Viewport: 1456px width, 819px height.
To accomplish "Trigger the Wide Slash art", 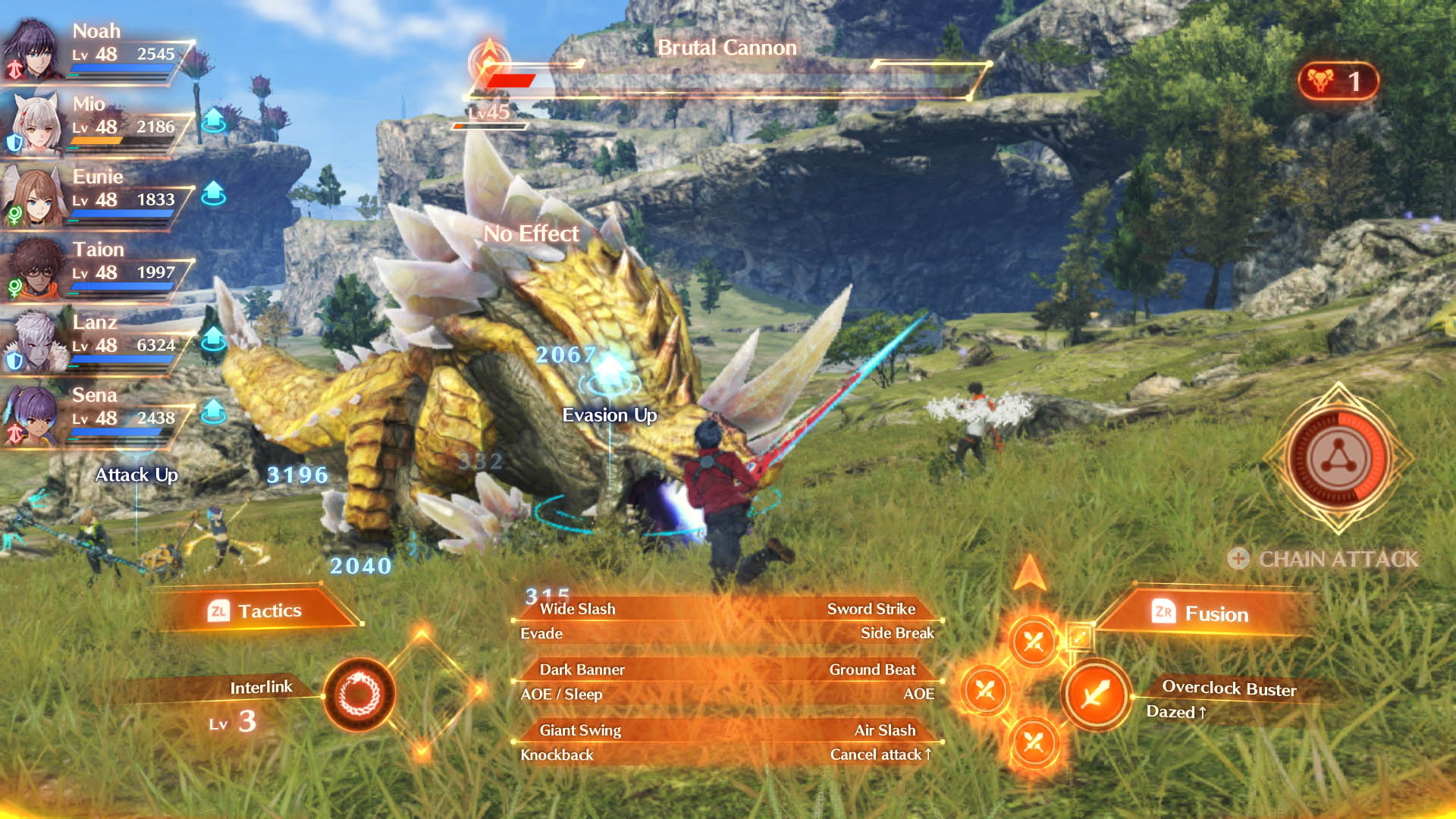I will [x=578, y=609].
